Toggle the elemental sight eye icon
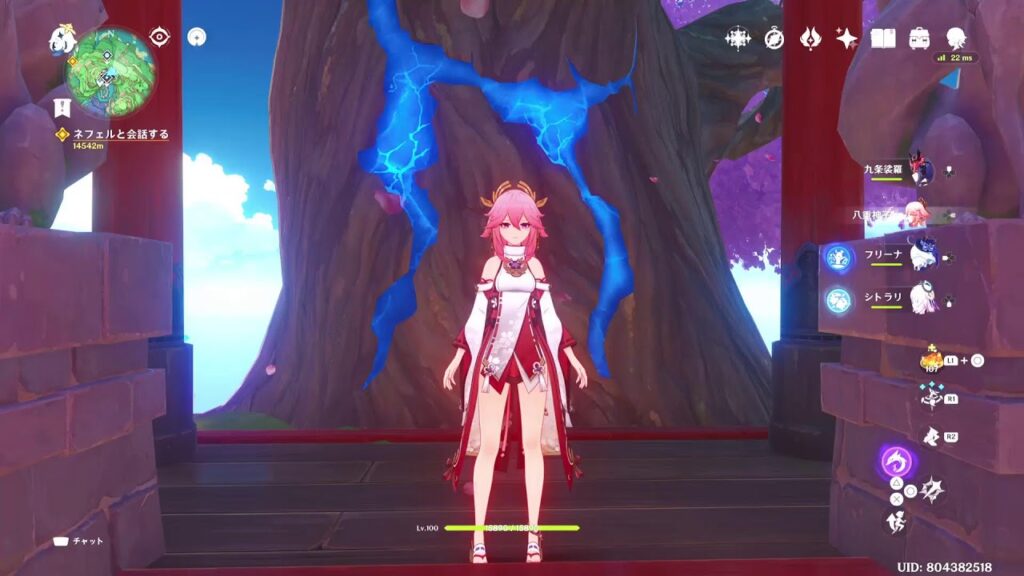Image resolution: width=1024 pixels, height=576 pixels. (x=159, y=36)
